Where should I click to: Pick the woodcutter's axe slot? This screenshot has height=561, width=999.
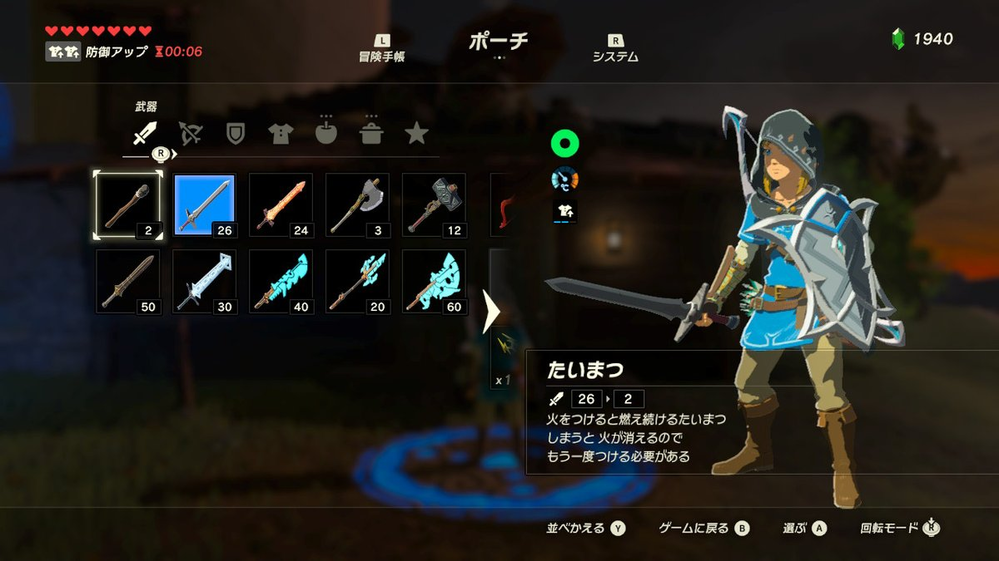click(357, 205)
